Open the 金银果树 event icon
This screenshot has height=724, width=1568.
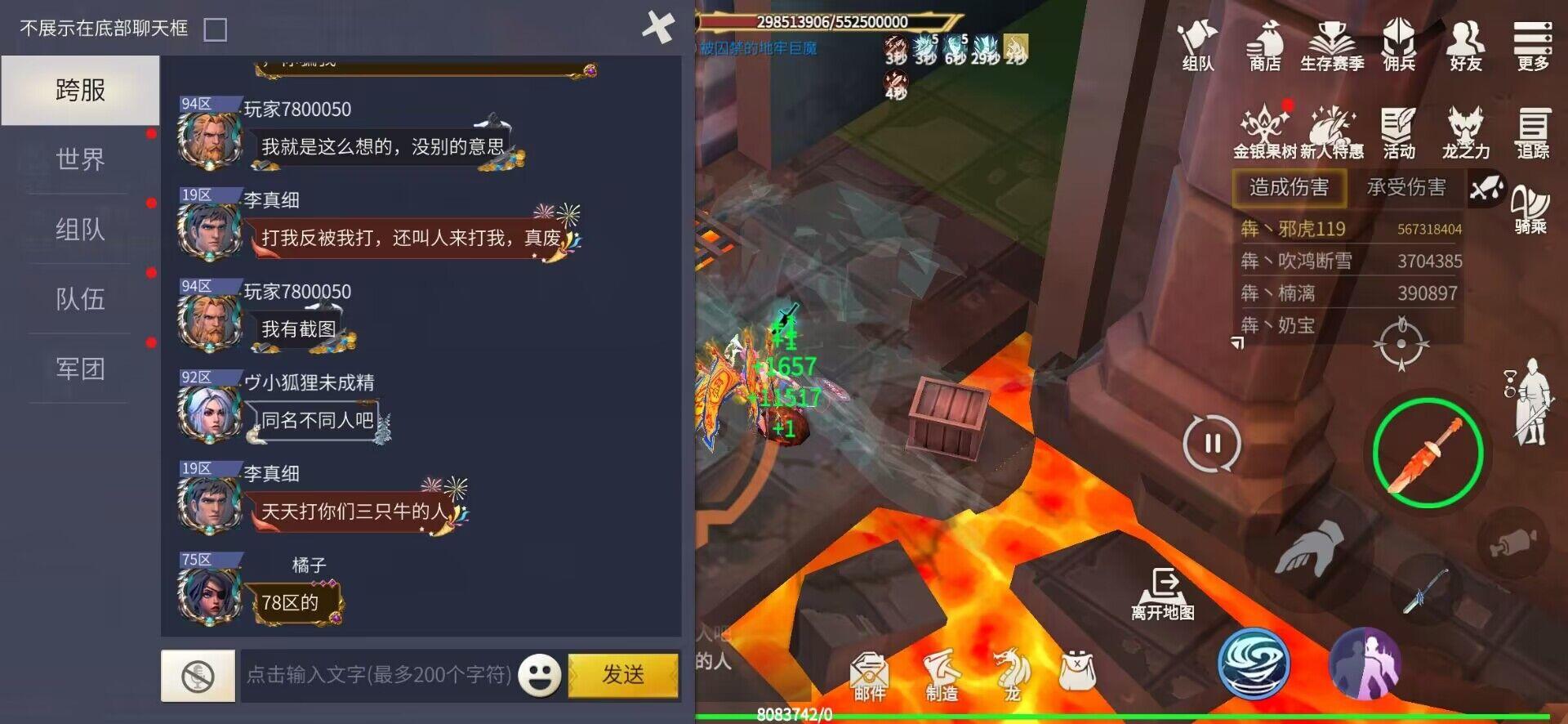pyautogui.click(x=1264, y=129)
